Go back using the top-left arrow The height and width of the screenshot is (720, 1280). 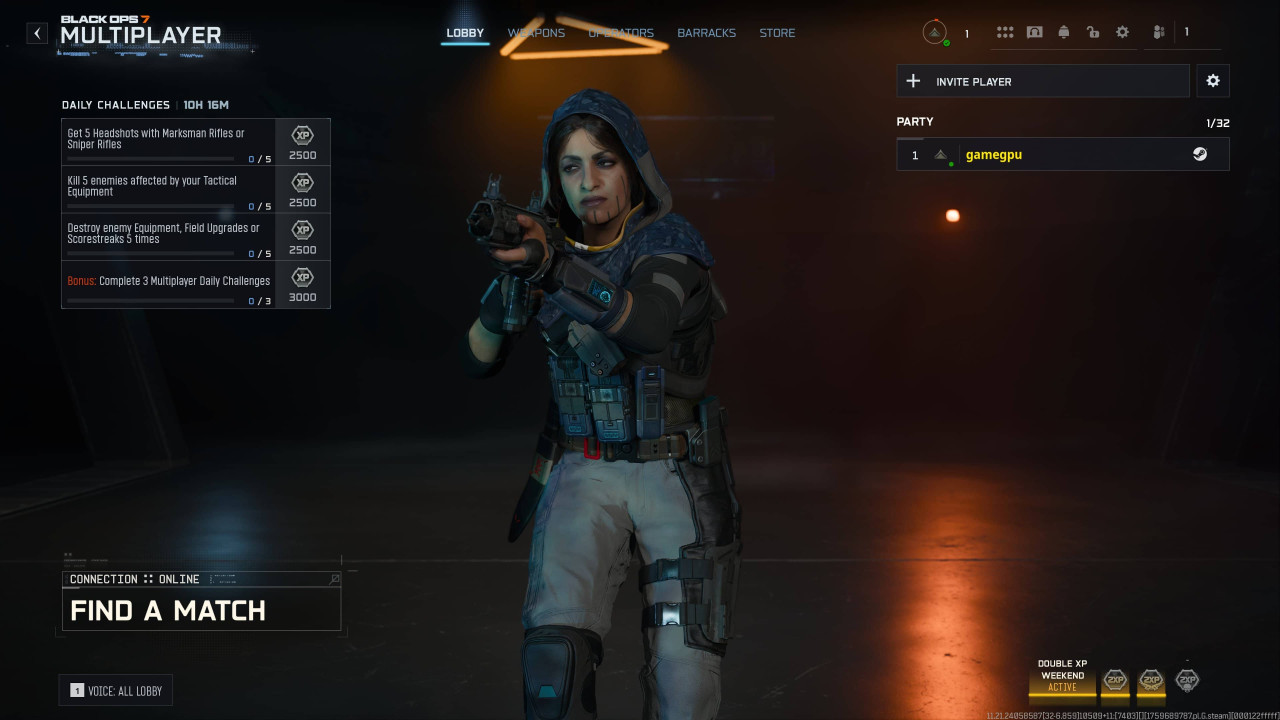37,33
